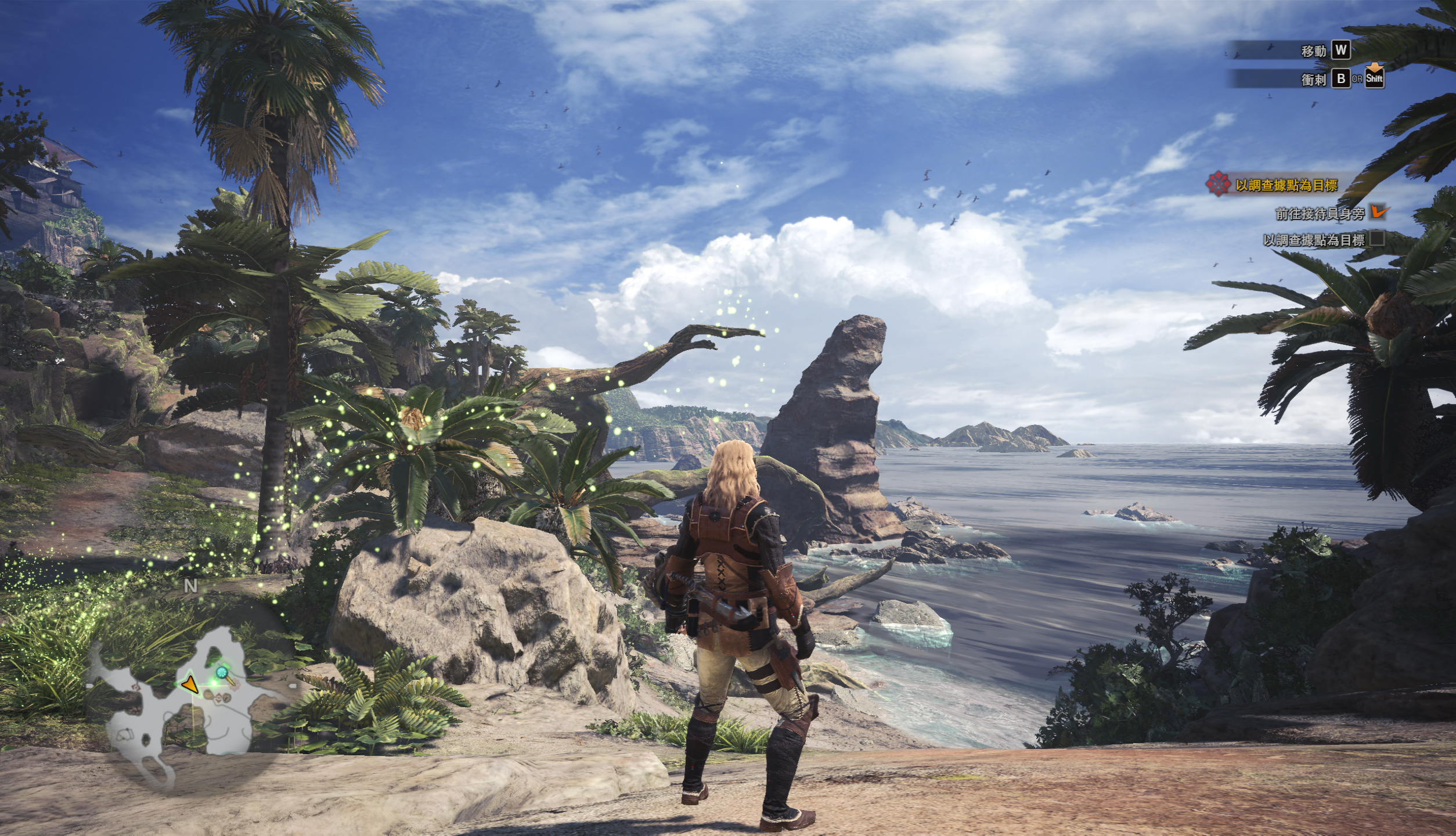
Task: Click the orange player arrow on the minimap
Action: tap(190, 686)
